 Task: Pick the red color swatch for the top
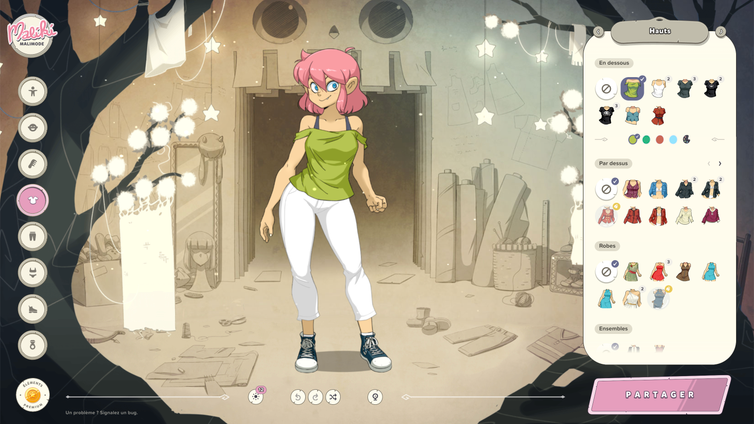(x=660, y=139)
